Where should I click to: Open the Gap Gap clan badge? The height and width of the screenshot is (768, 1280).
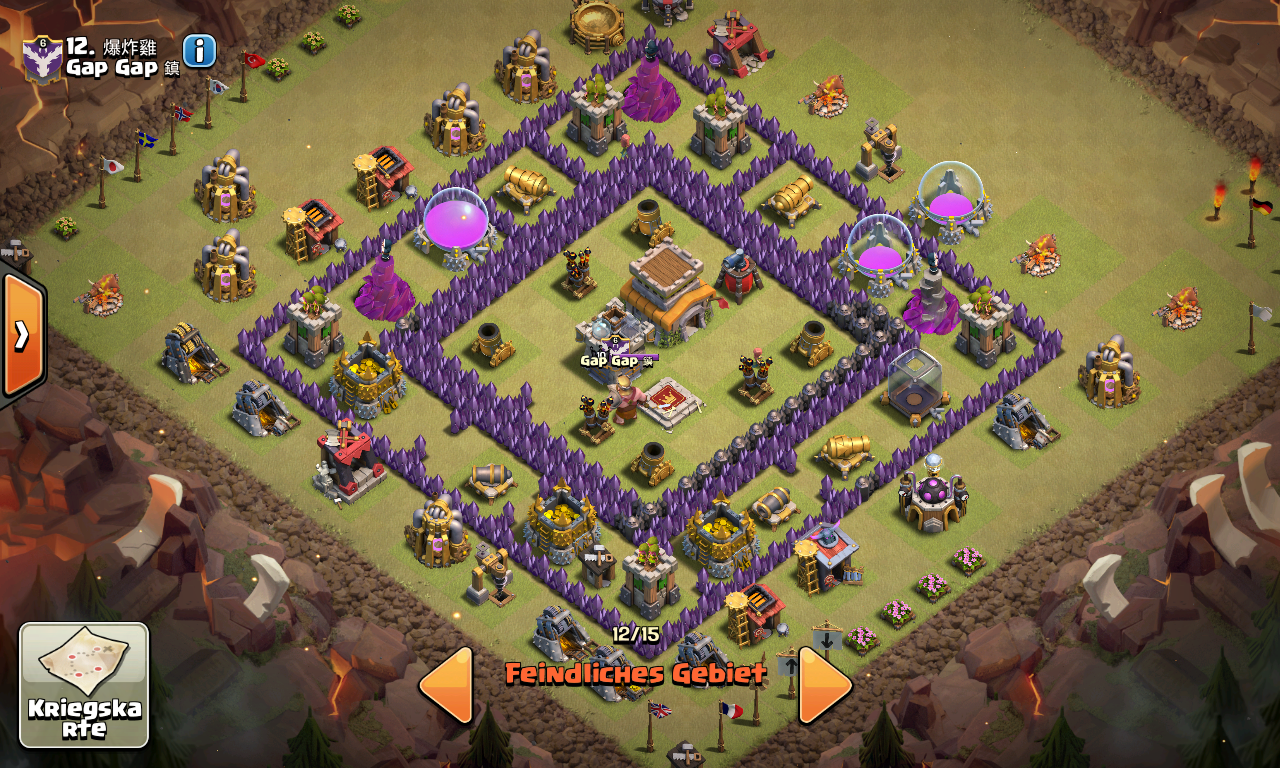pos(43,59)
